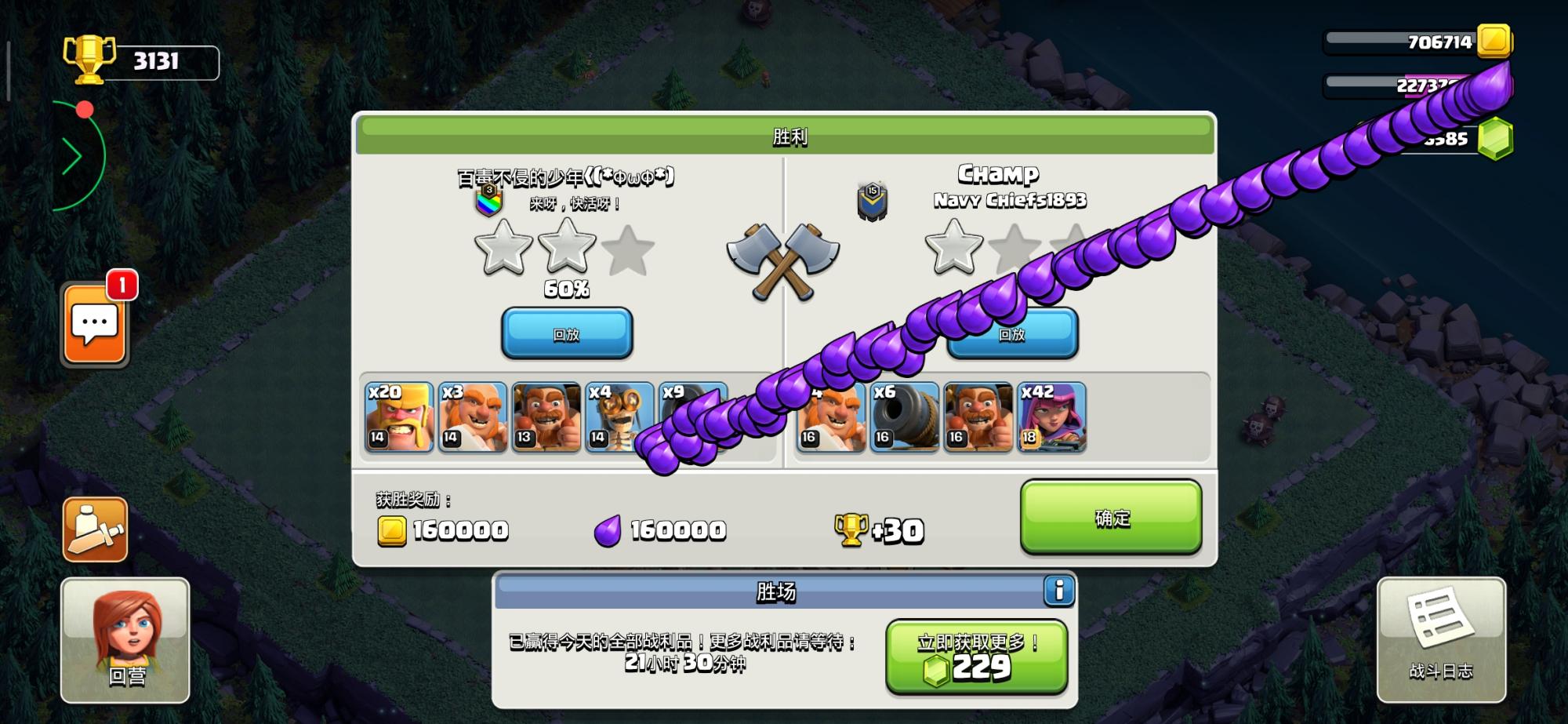Viewport: 1568px width, 724px height.
Task: Confirm the victory with the green 确定 button
Action: (1111, 518)
